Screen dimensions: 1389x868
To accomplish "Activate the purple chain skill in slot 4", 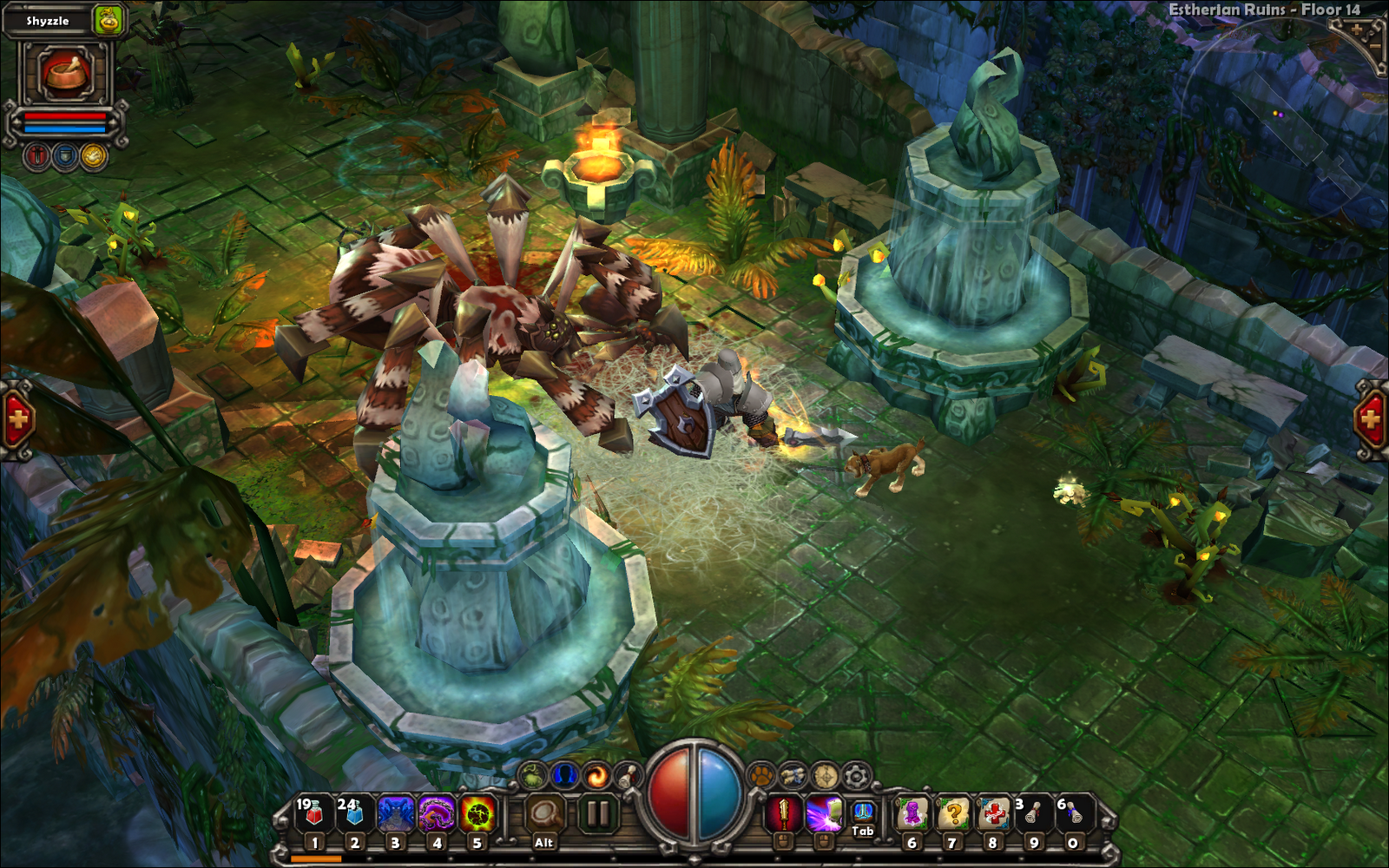I will pos(436,814).
